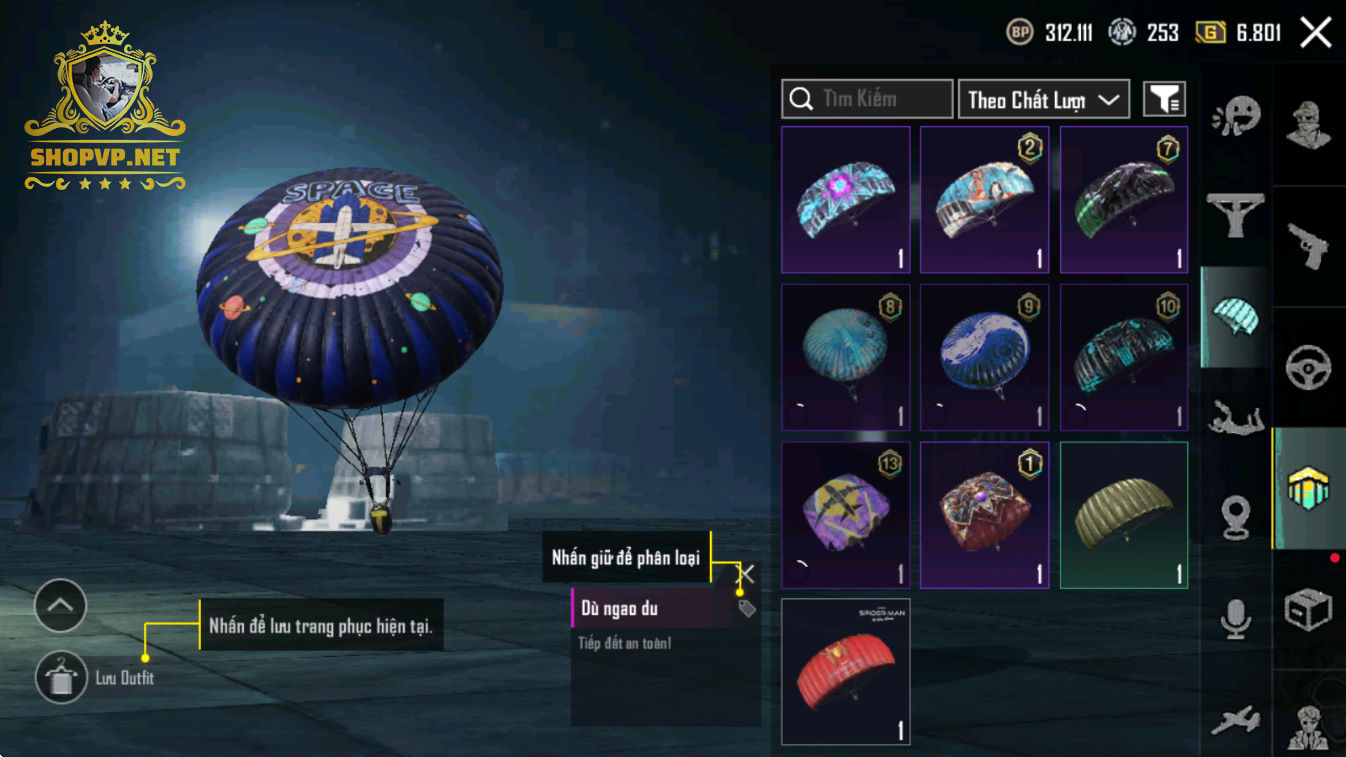Select the red Spider-Man parachute
This screenshot has width=1346, height=757.
point(845,671)
